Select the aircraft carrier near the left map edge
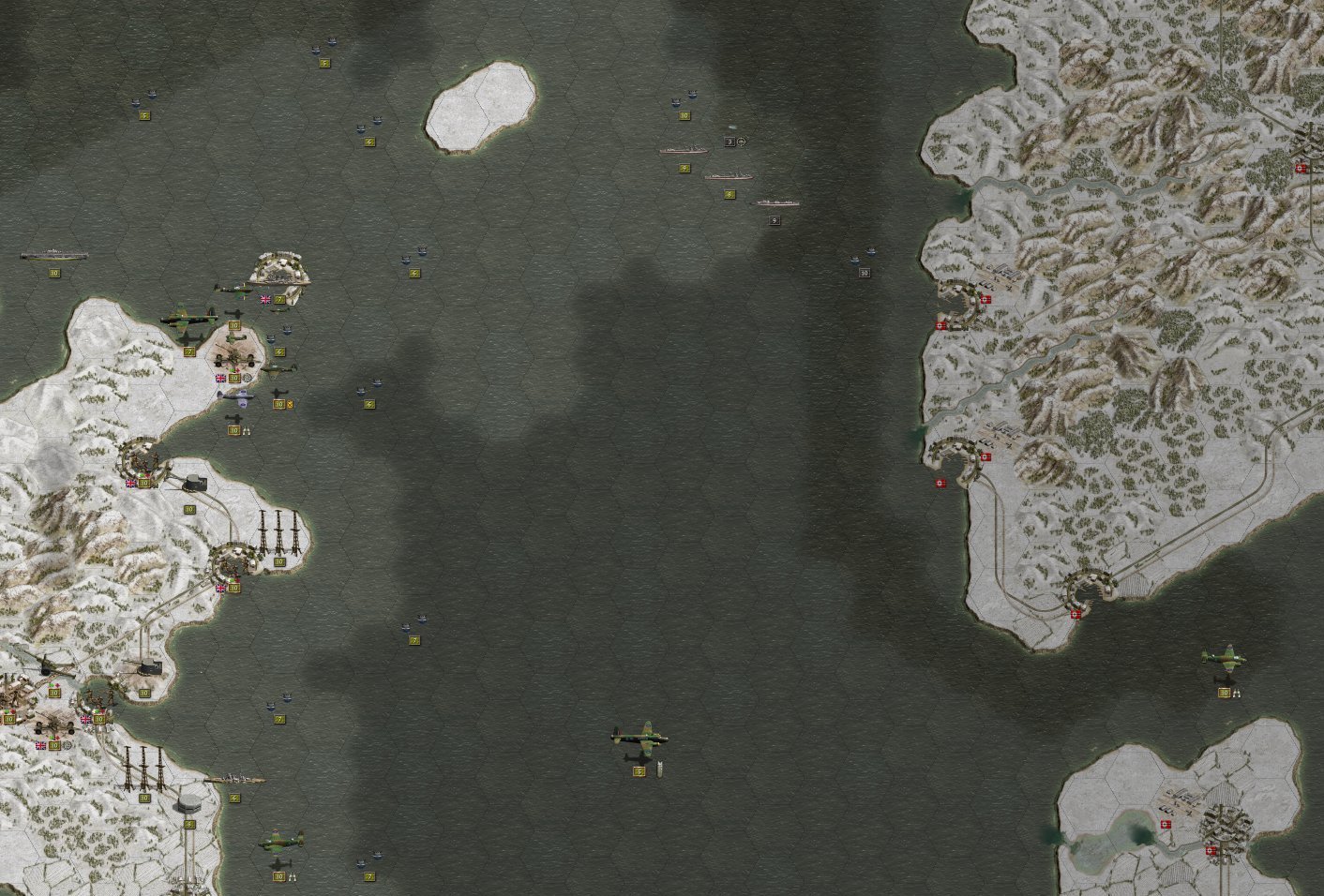Screen dimensions: 1324x896 (53, 255)
